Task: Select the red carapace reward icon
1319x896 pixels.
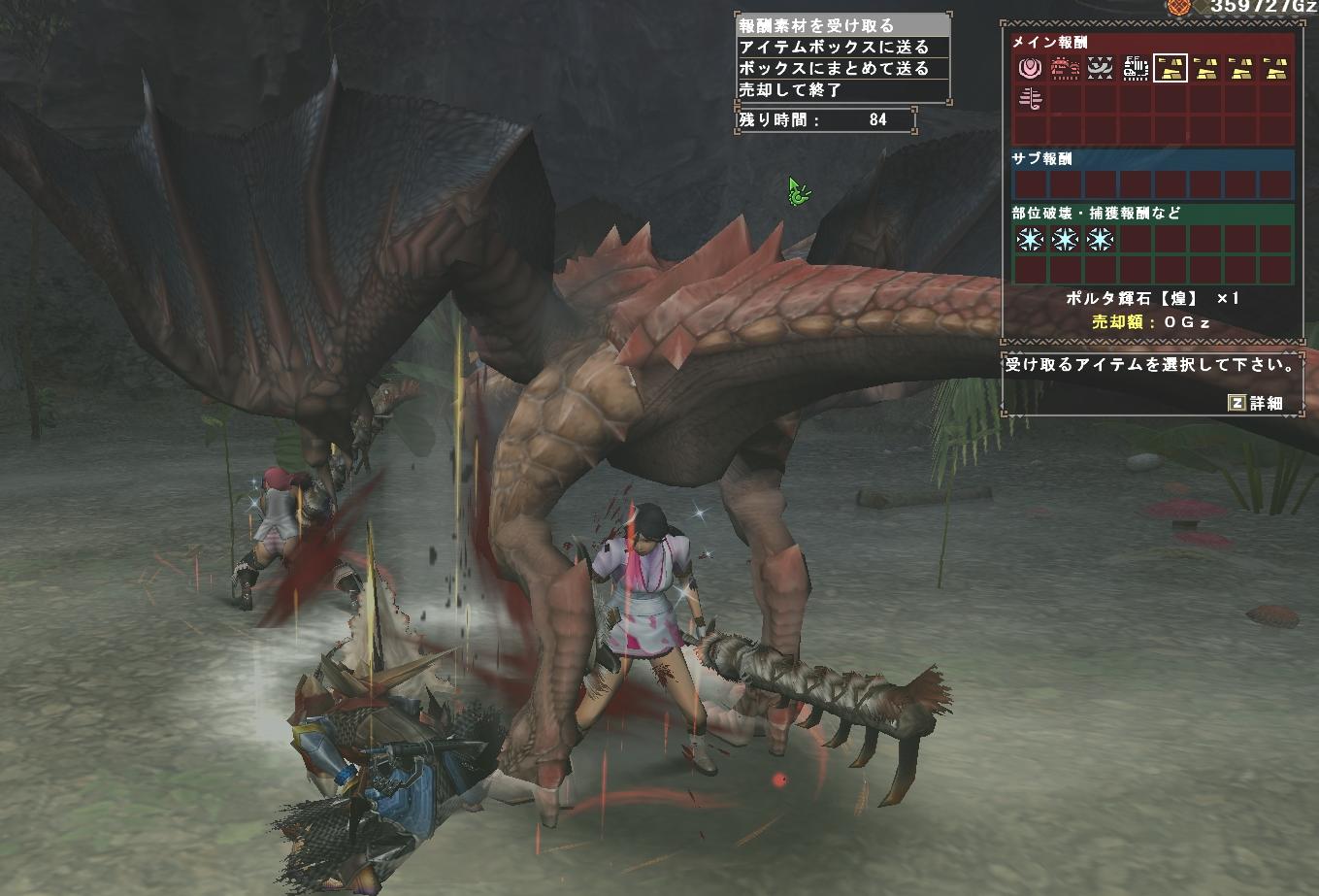Action: (1066, 68)
